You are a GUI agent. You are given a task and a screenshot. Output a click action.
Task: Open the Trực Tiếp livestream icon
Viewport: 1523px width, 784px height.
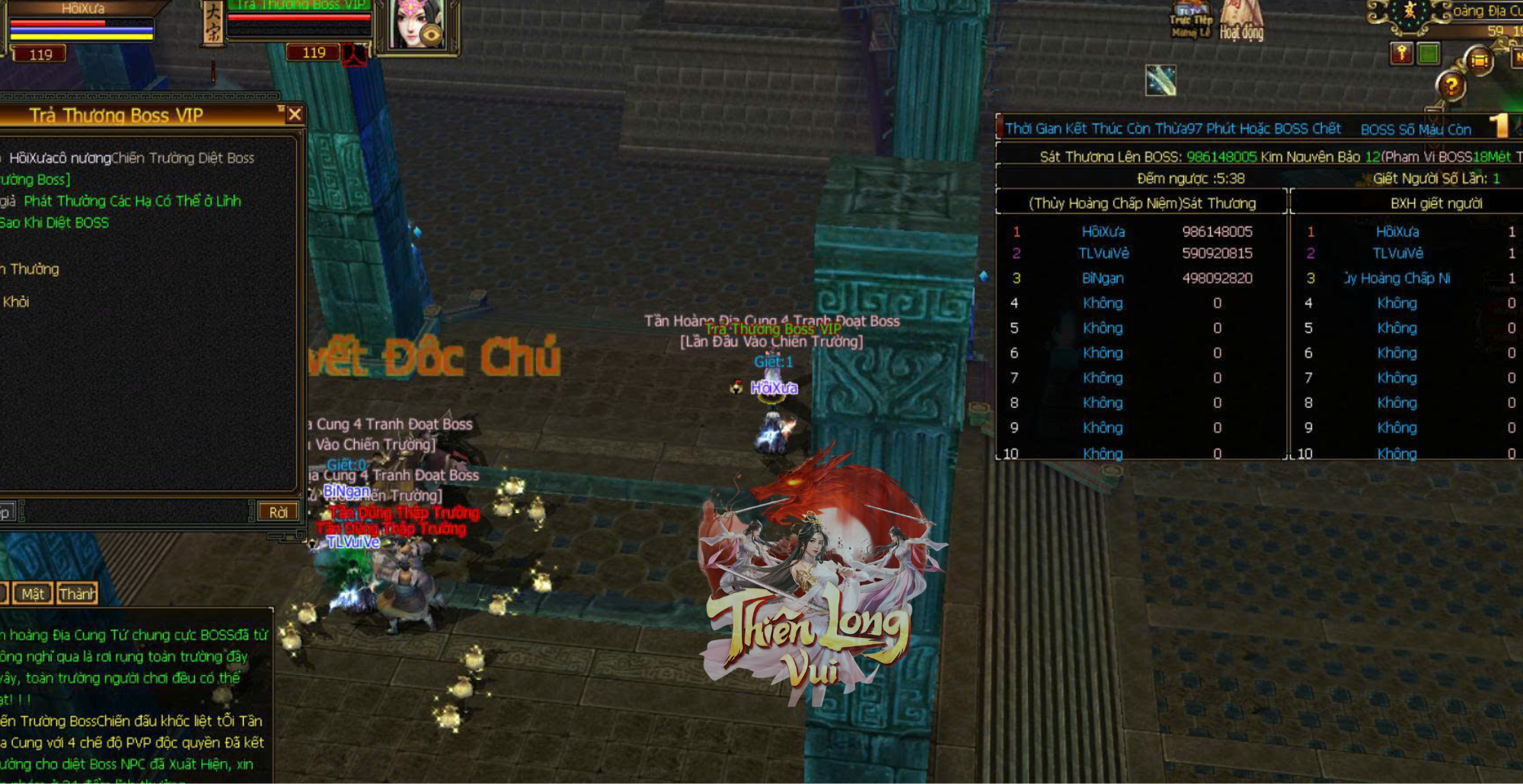coord(1192,21)
